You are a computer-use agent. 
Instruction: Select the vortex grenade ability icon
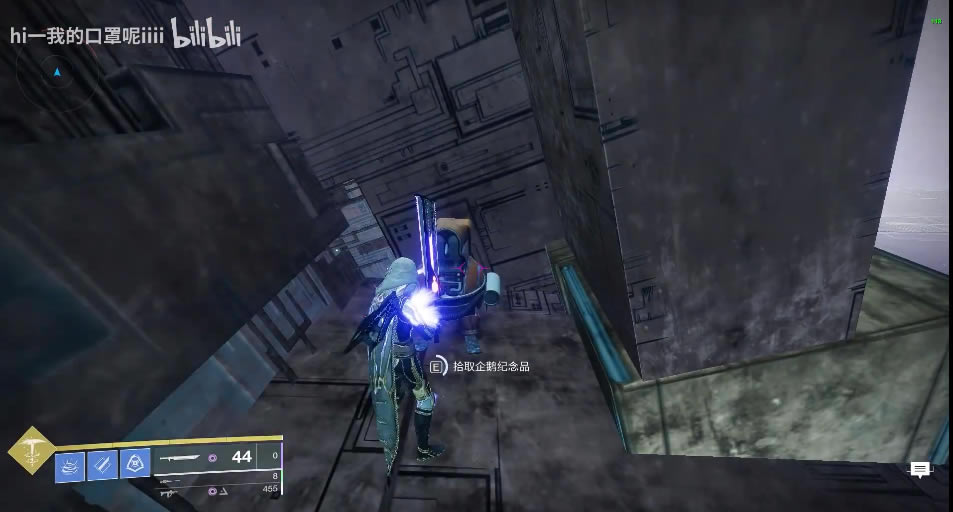[70, 464]
